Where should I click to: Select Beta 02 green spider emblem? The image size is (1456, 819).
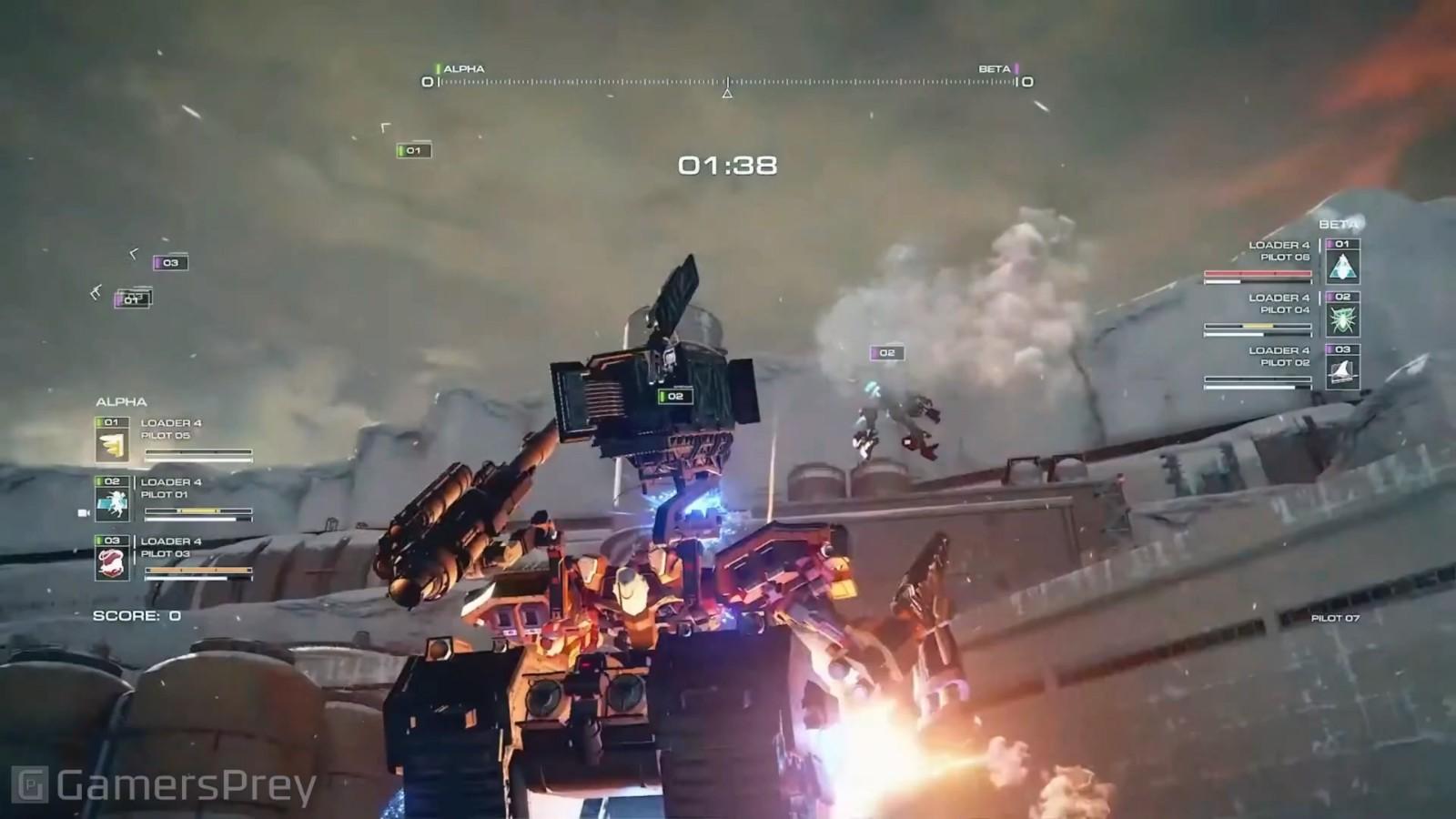[x=1343, y=319]
